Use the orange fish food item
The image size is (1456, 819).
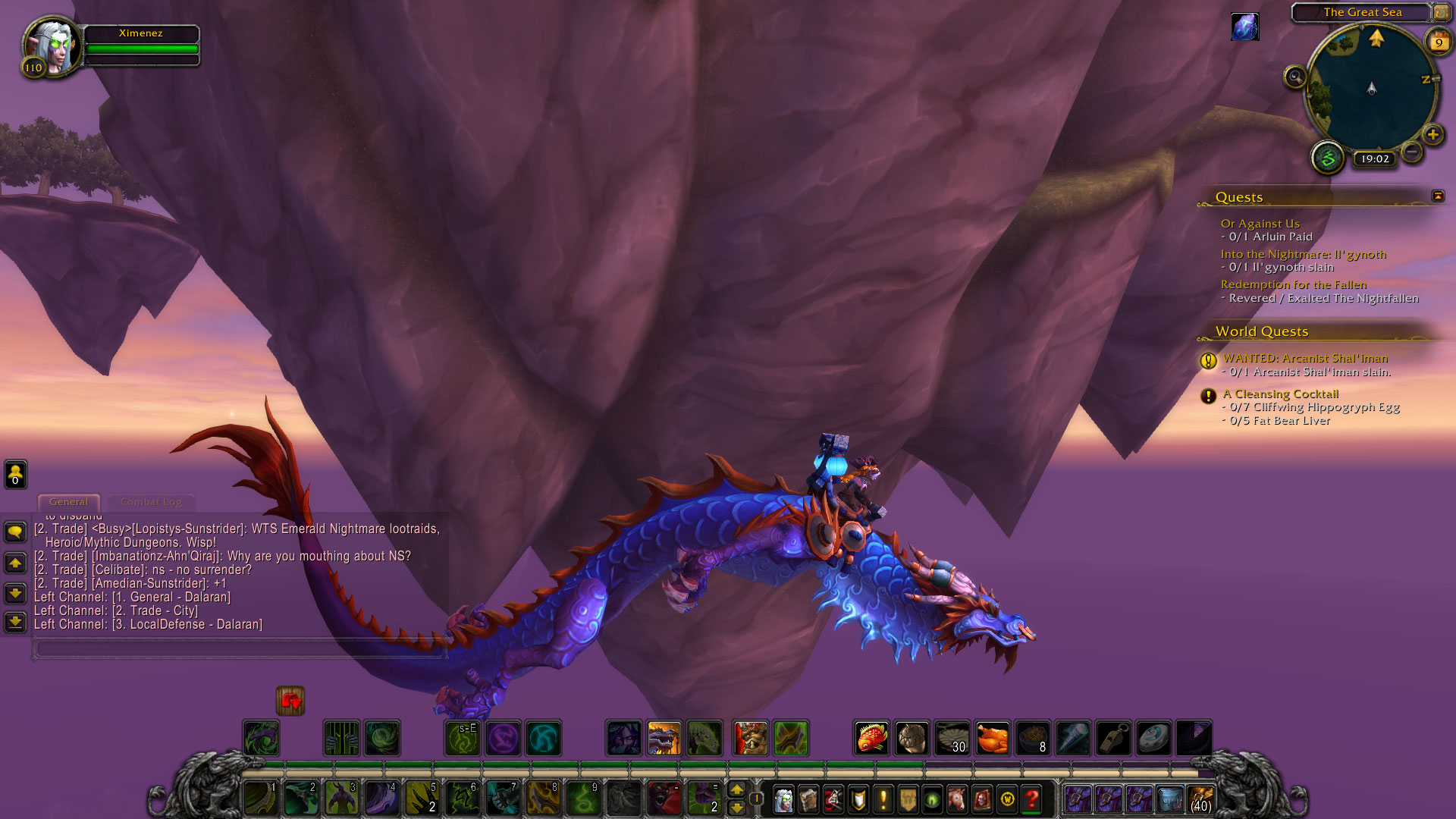872,738
